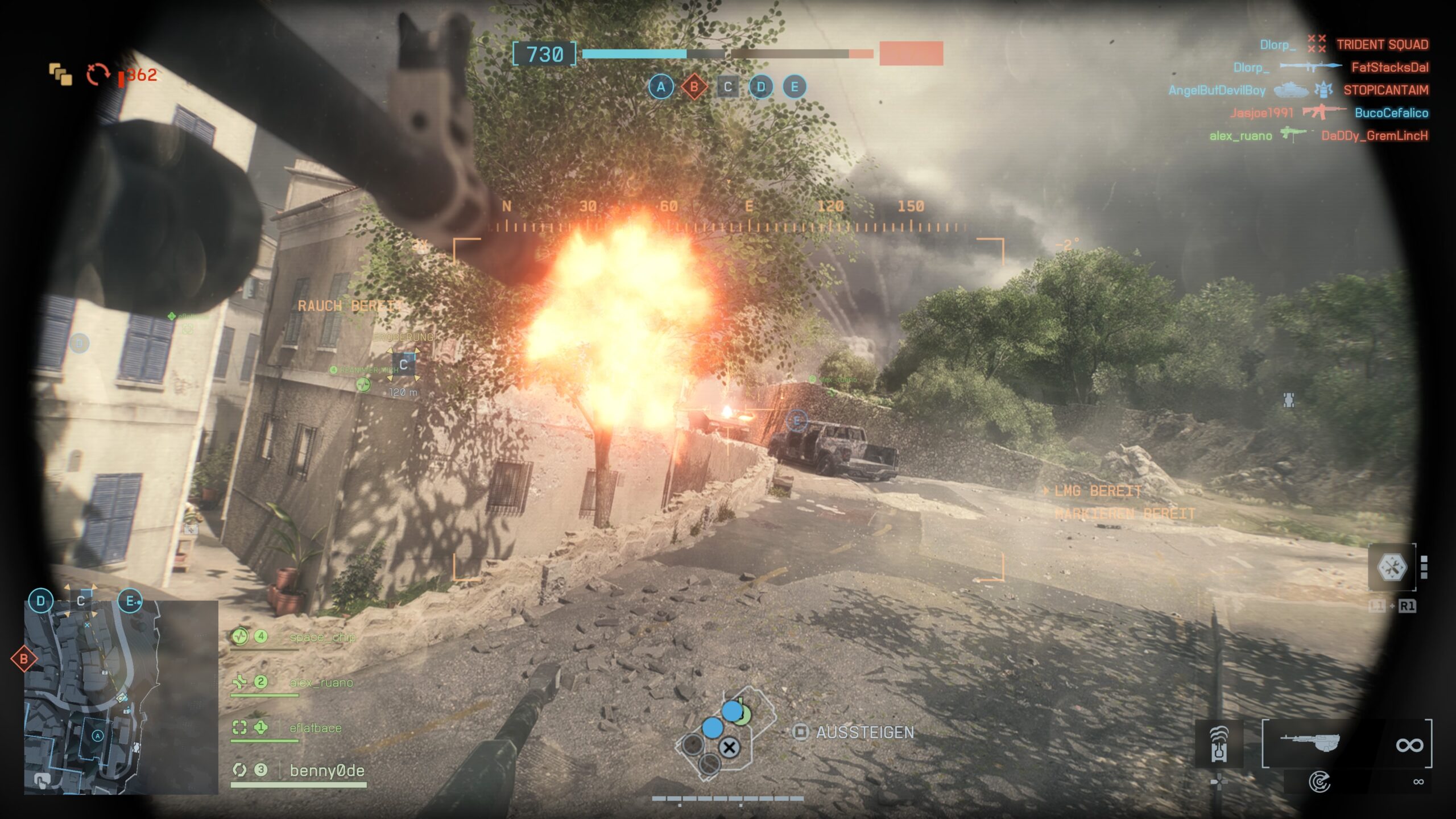This screenshot has height=819, width=1456.
Task: Select objective A in the top capture bar
Action: click(x=660, y=87)
